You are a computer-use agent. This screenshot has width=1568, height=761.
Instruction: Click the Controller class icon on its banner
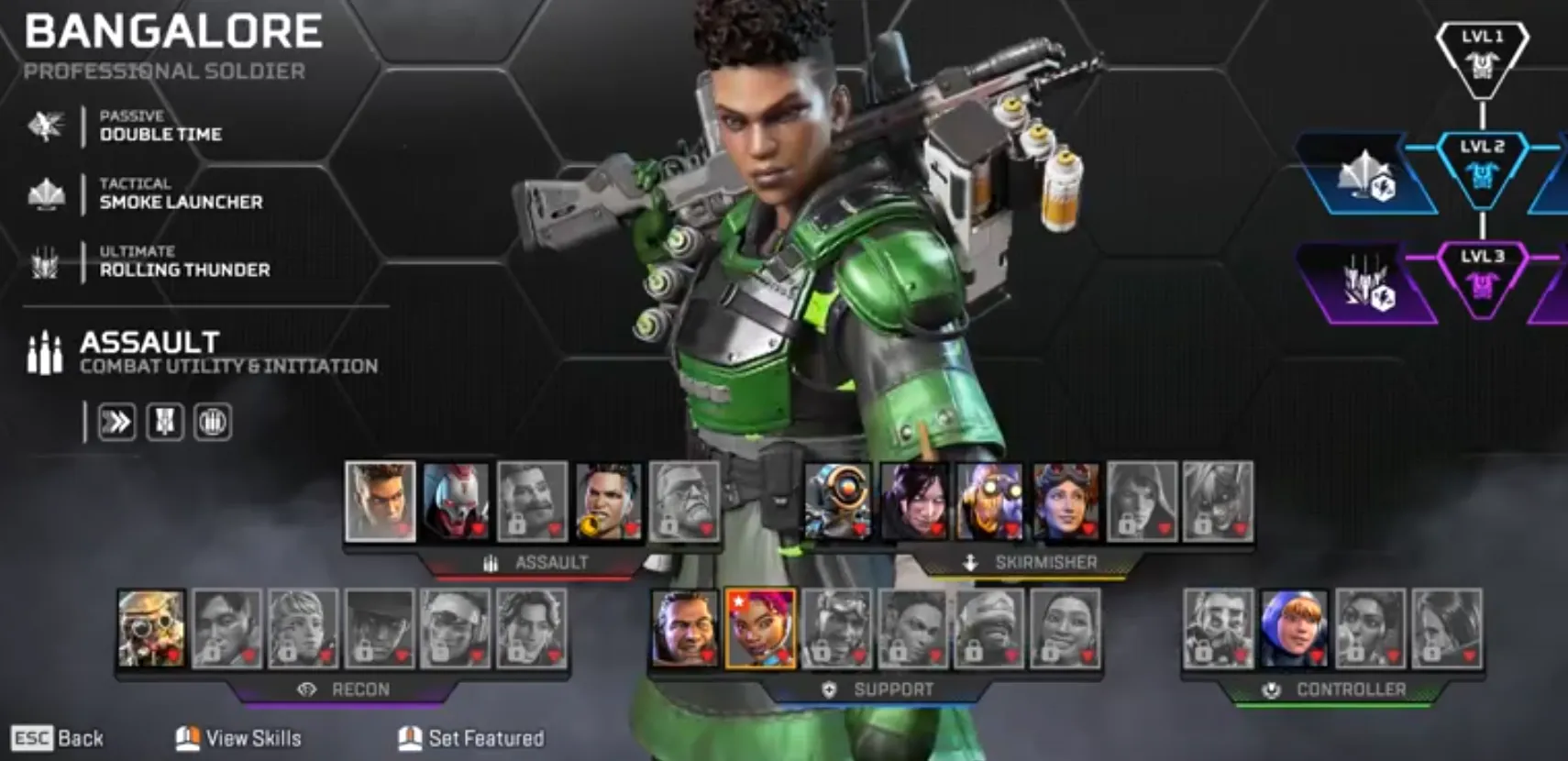click(1272, 688)
